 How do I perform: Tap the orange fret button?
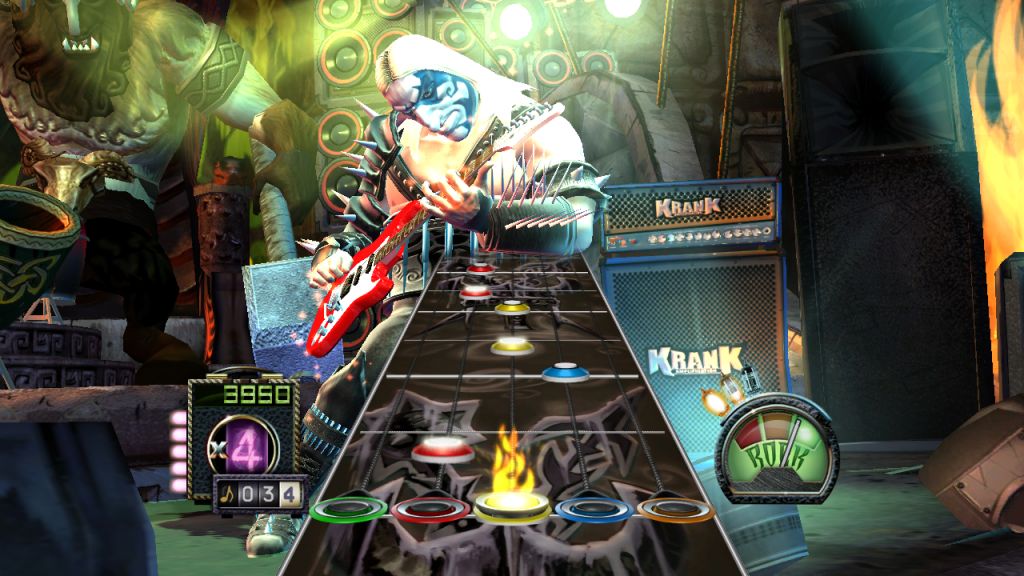[675, 510]
